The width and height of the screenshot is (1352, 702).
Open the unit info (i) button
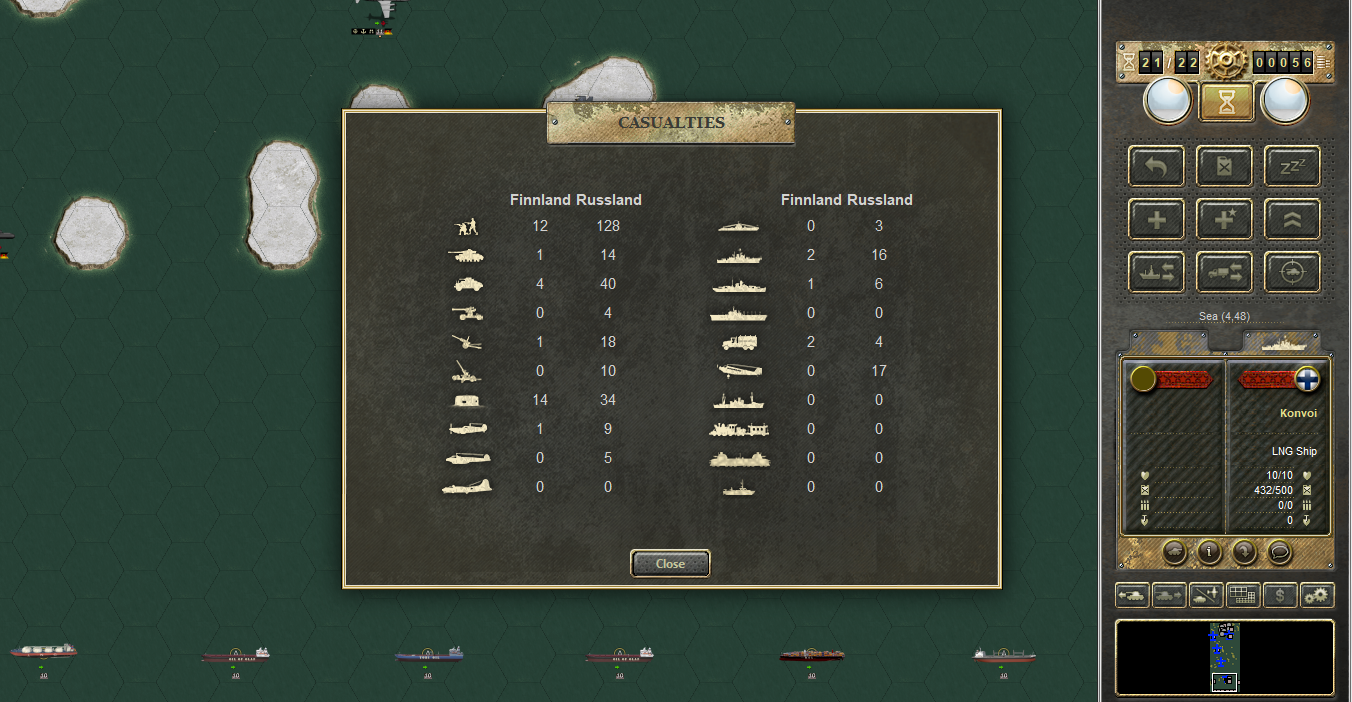click(1209, 551)
